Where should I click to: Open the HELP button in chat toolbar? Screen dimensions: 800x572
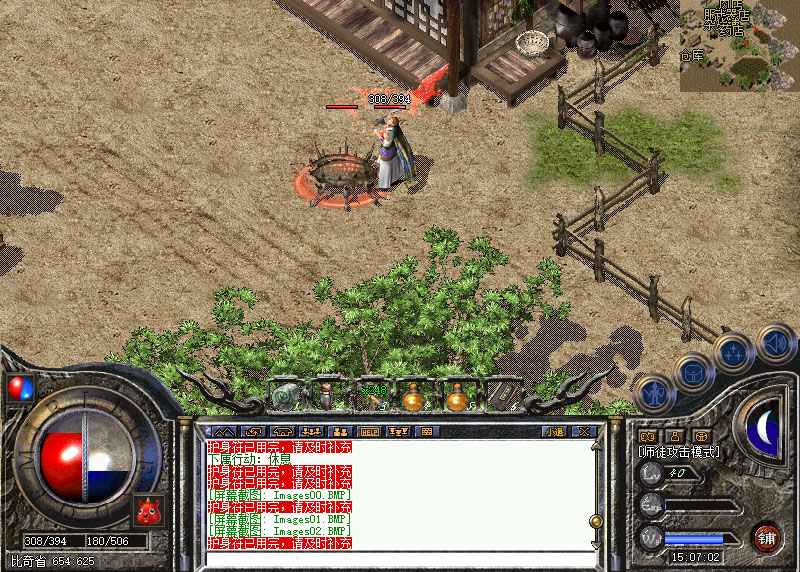369,432
